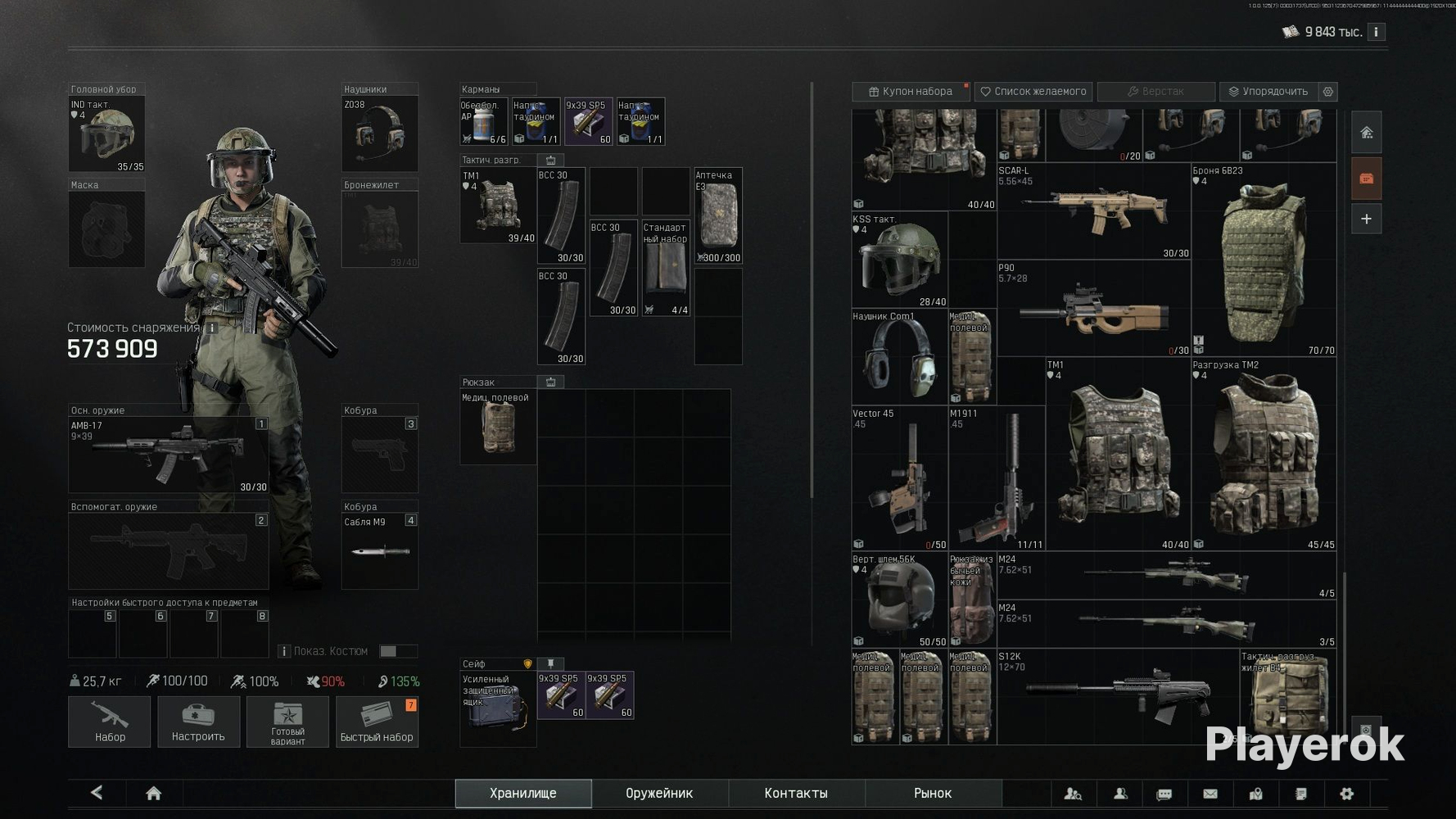Switch to the Оружейник tab
Screen dimensions: 1456x819
click(x=659, y=793)
